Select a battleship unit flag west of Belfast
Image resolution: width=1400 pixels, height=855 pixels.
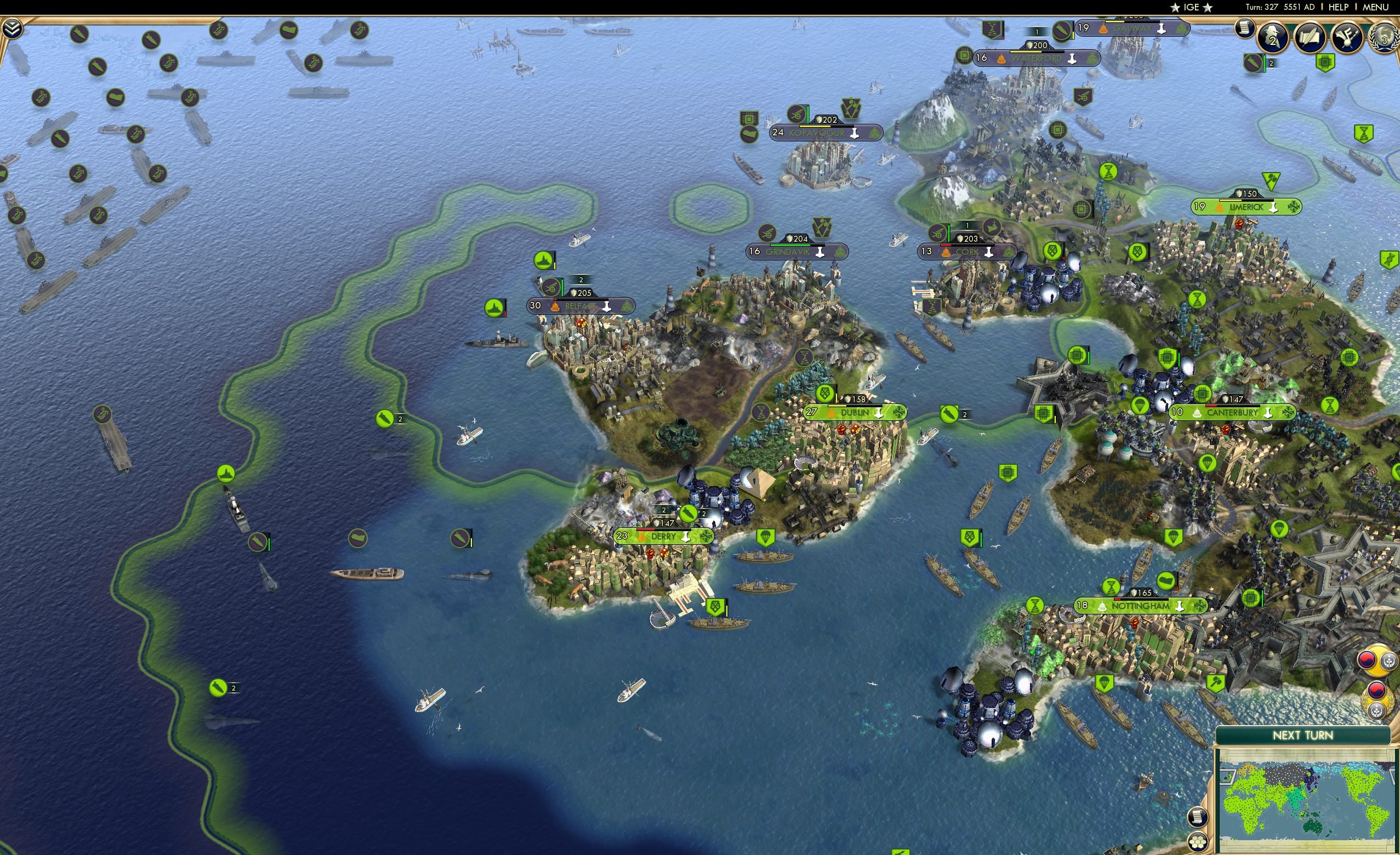(494, 309)
